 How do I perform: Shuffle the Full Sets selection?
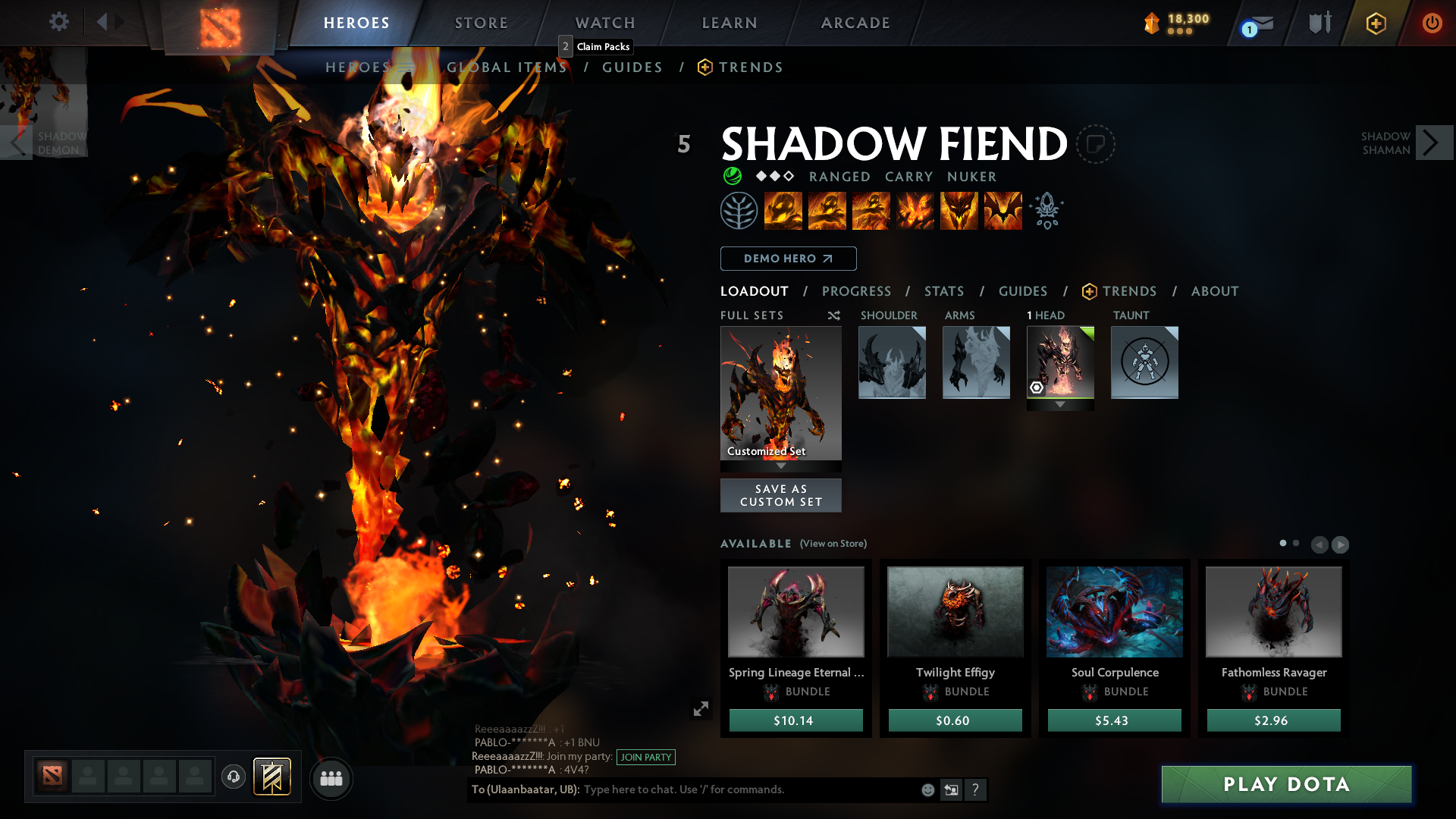tap(833, 315)
